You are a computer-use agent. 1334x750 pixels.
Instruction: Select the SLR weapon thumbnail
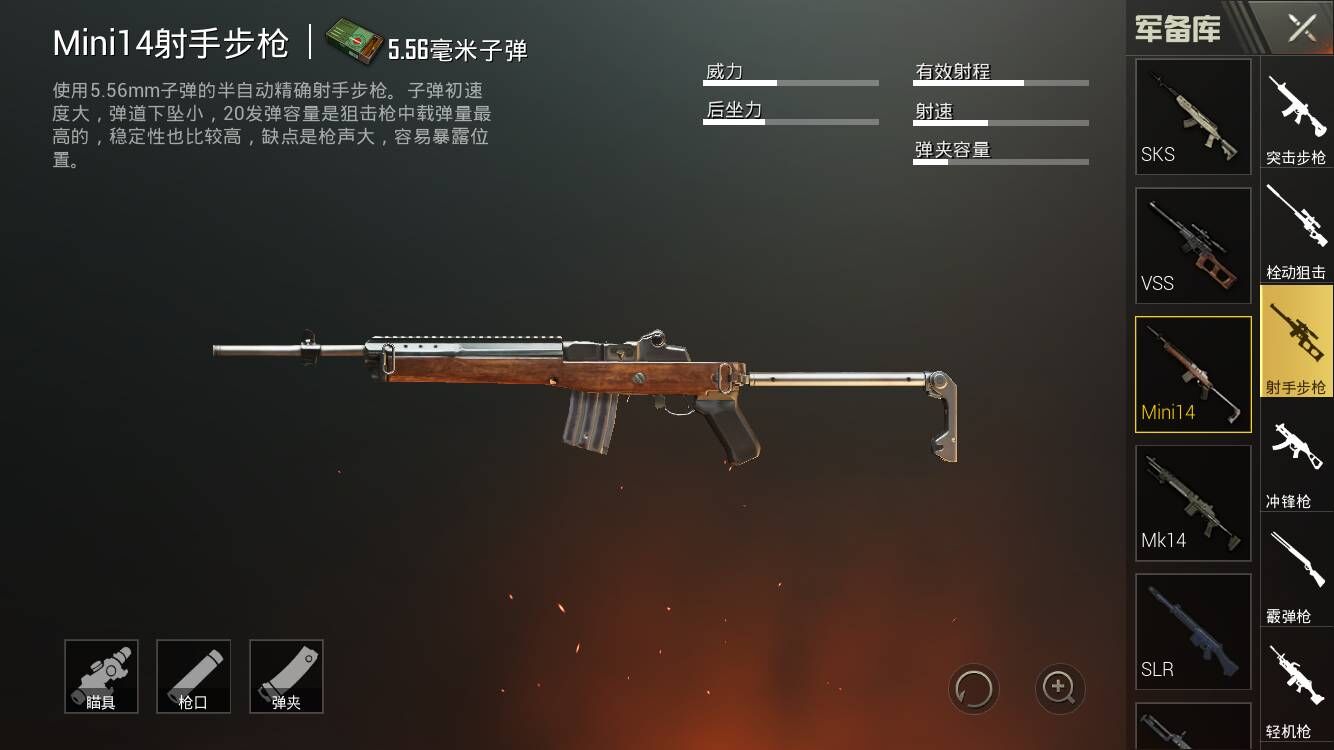point(1192,631)
